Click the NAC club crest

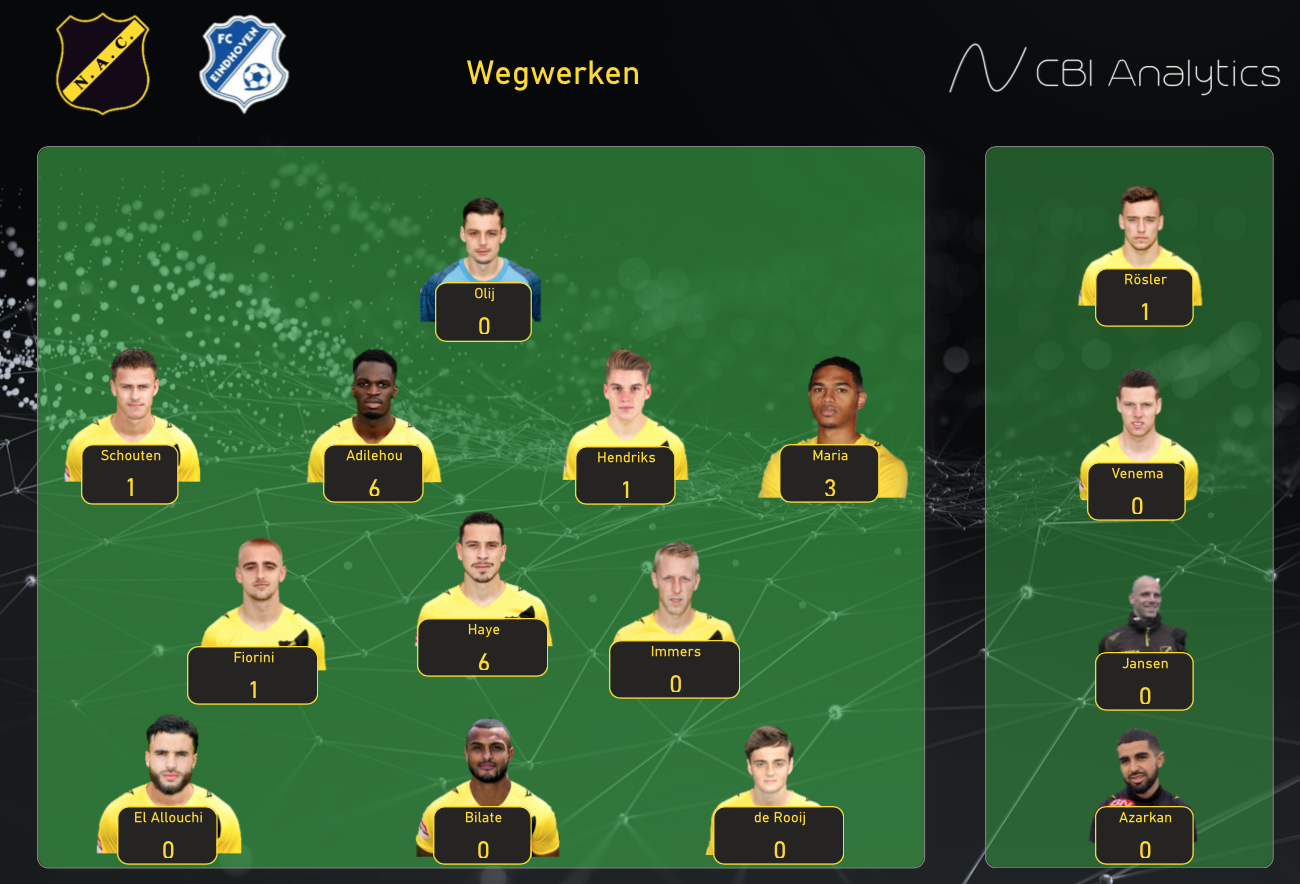(x=103, y=63)
